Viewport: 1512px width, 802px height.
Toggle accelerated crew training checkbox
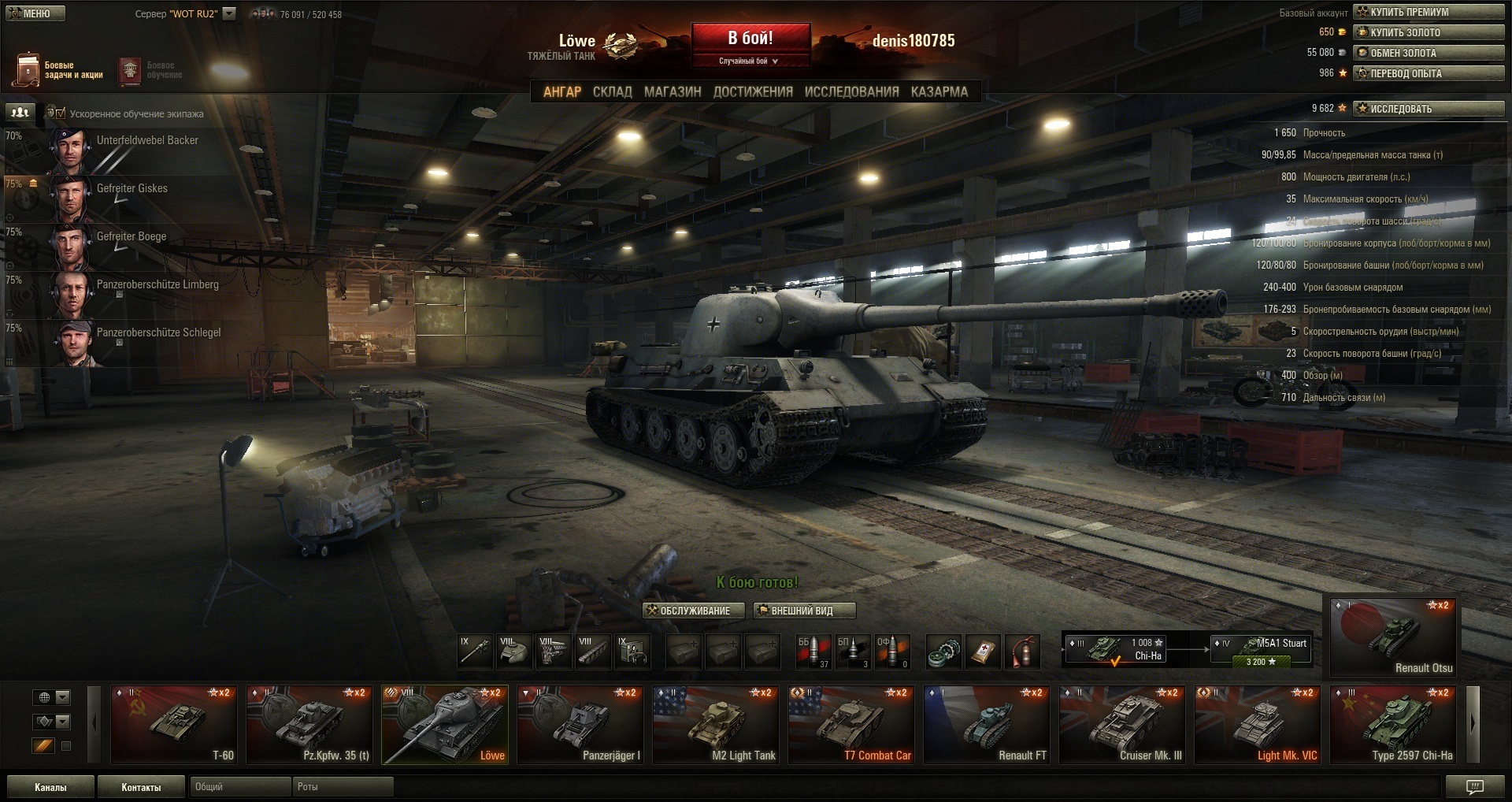coord(61,113)
